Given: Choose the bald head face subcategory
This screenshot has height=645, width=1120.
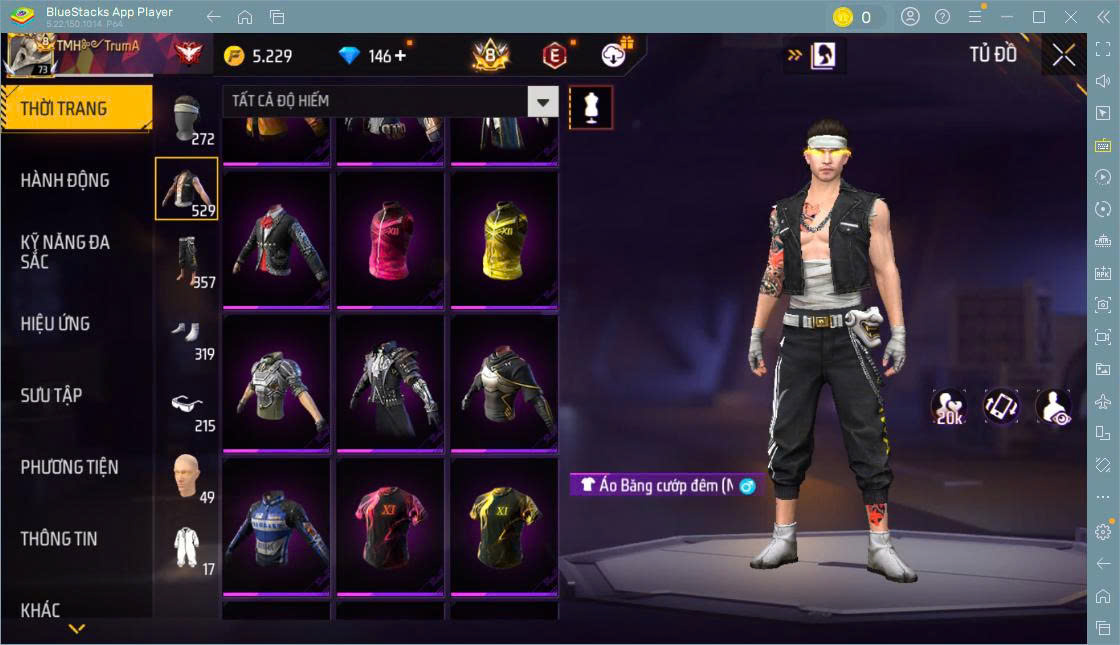Looking at the screenshot, I should pyautogui.click(x=186, y=477).
